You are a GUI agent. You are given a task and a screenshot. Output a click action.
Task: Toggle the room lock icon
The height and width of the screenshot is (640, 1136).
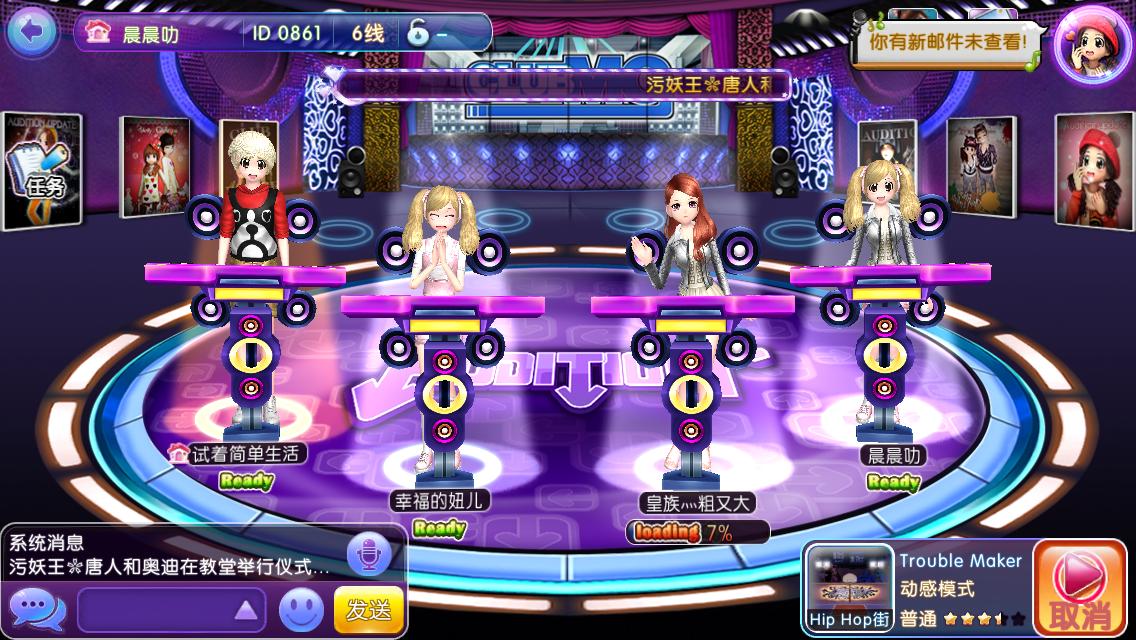coord(418,33)
